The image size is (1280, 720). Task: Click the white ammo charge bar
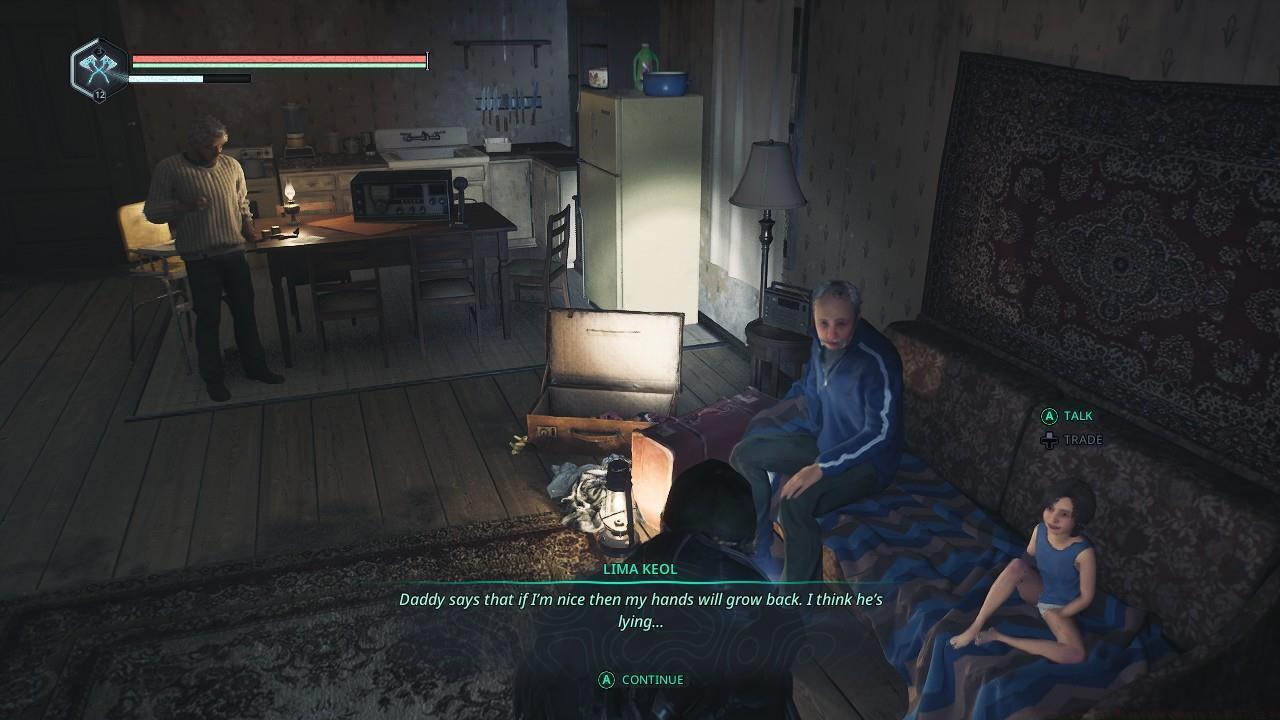165,78
